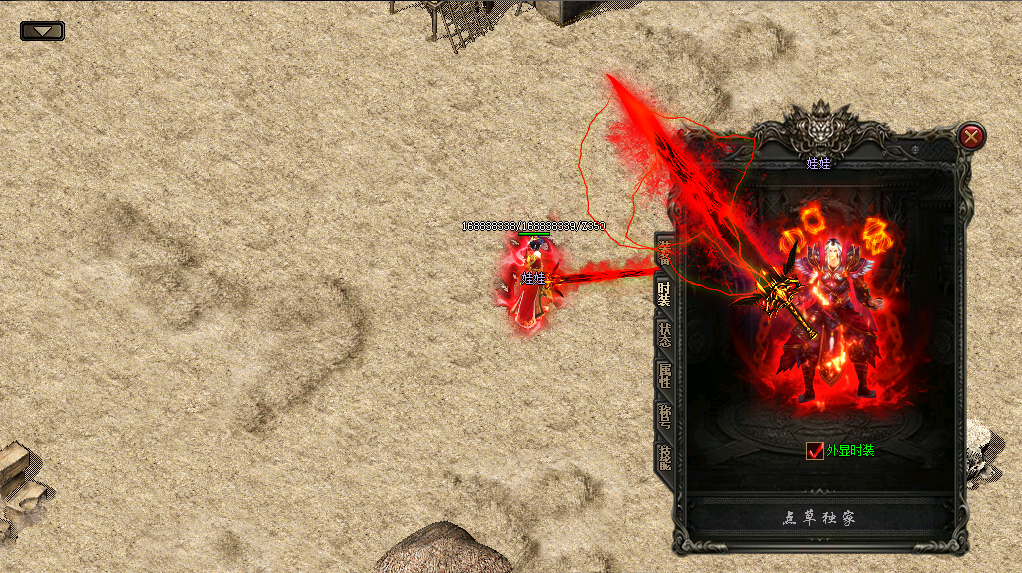Screen dimensions: 1022x573
Task: Open the 状态 (Status) tab
Action: [x=664, y=335]
